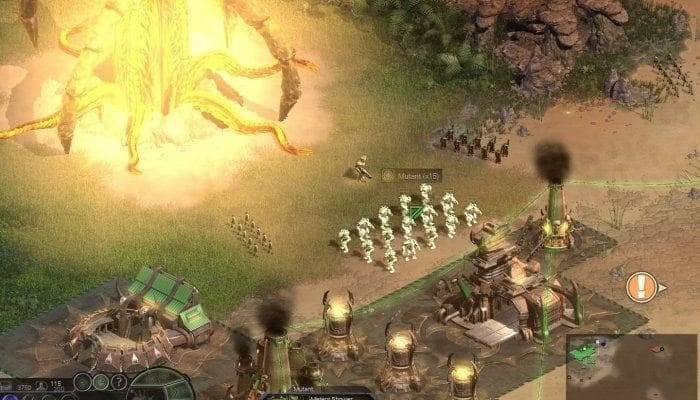Open the minimap in the corner

[631, 366]
